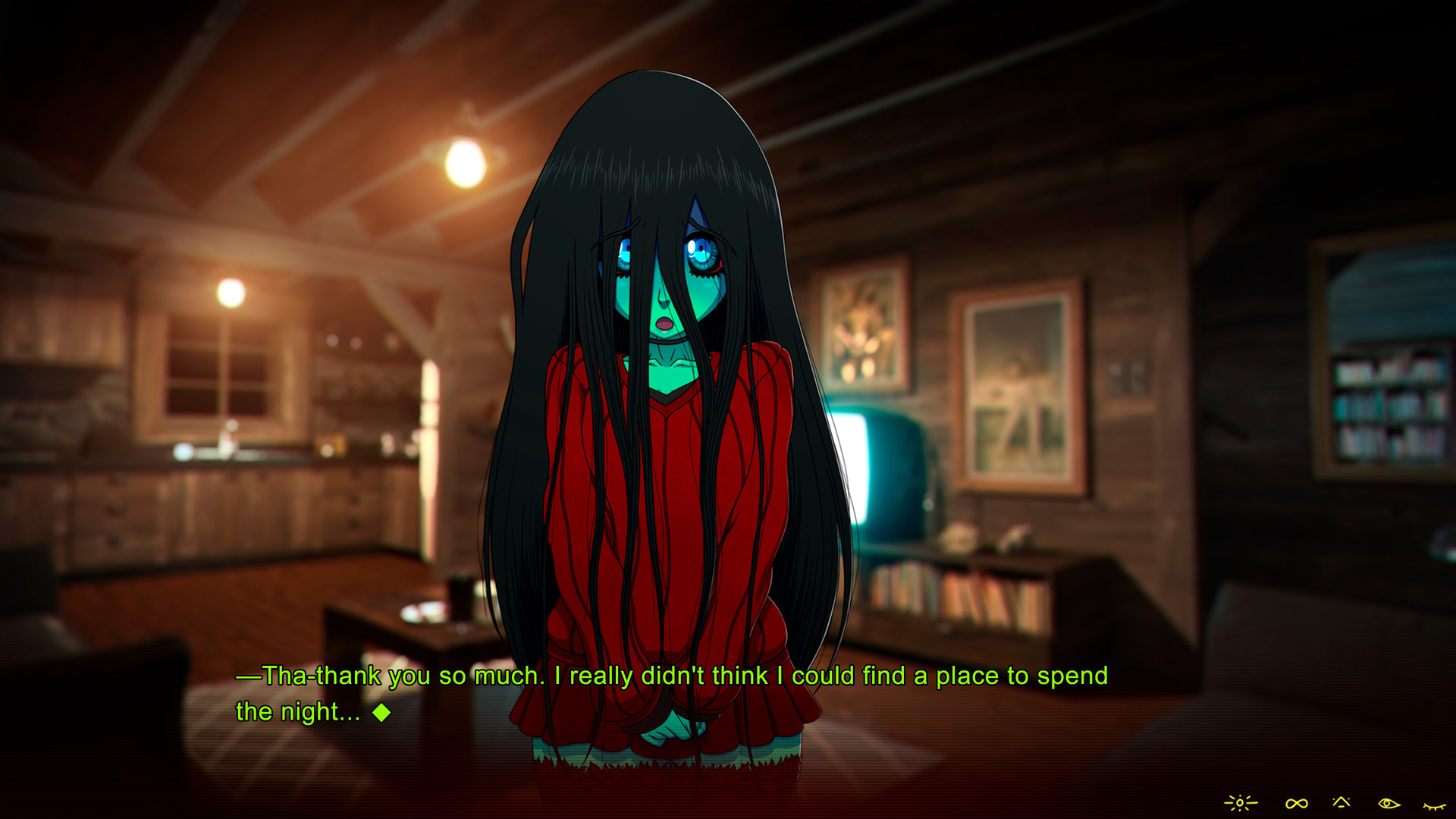Select the girl in the red sweater
Image resolution: width=1456 pixels, height=819 pixels.
pyautogui.click(x=667, y=455)
